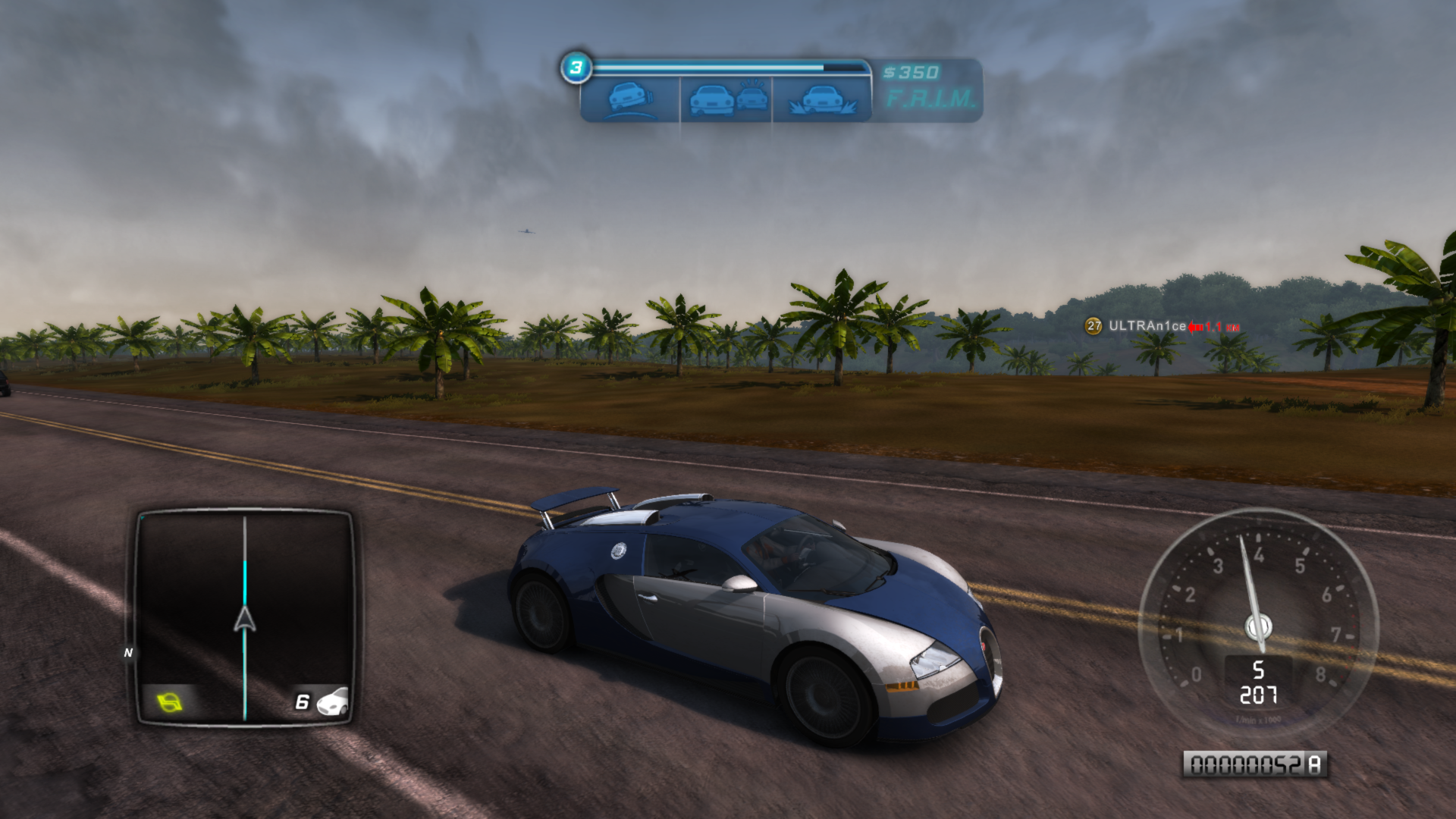Select the ULTRAn1ce player name tag

point(1147,326)
